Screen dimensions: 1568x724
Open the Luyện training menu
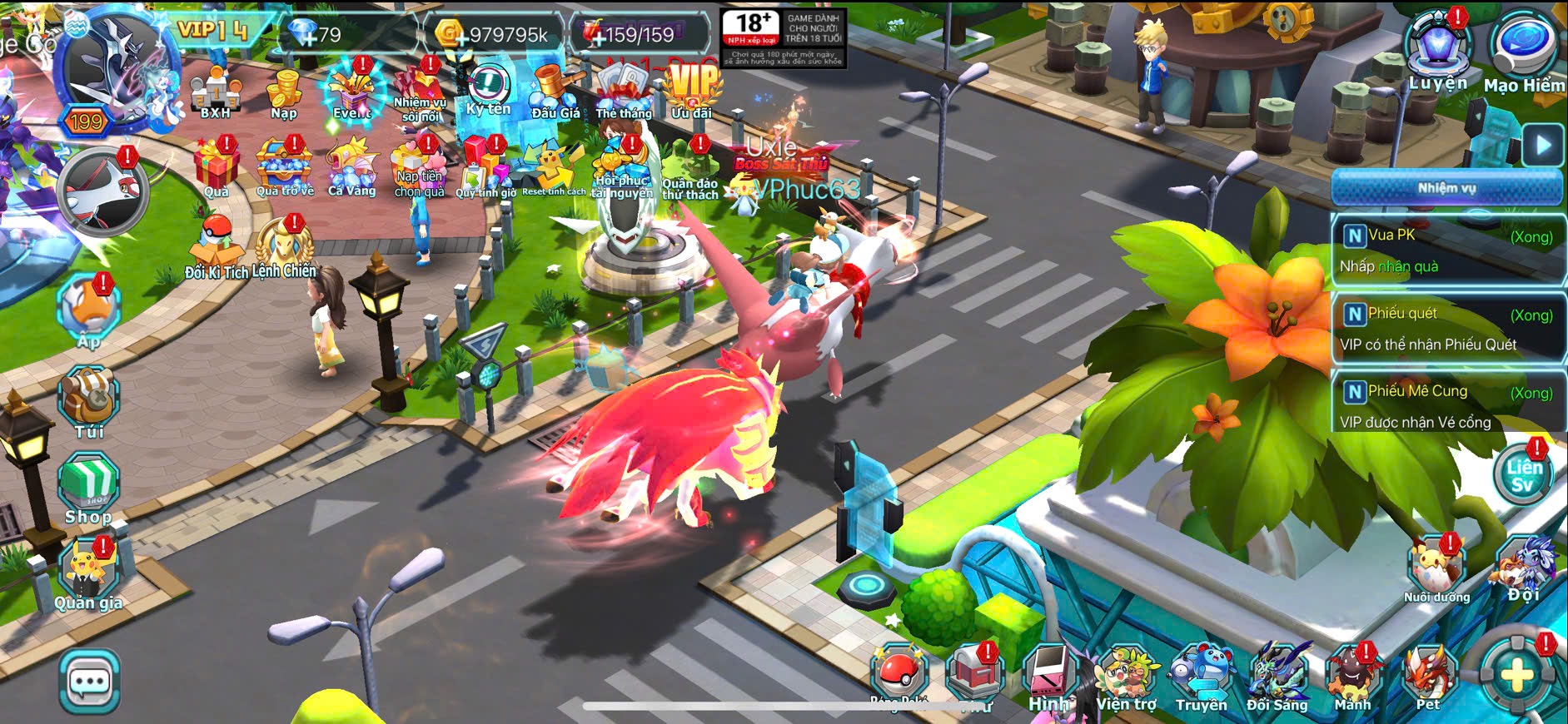point(1438,50)
